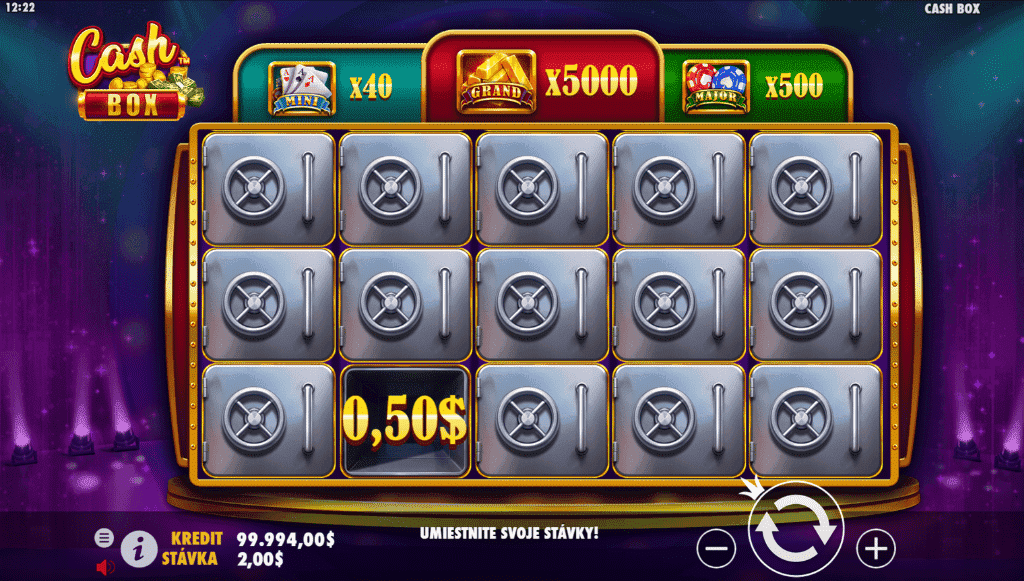Show the Major x500 jackpot panel
1024x581 pixels.
point(753,87)
